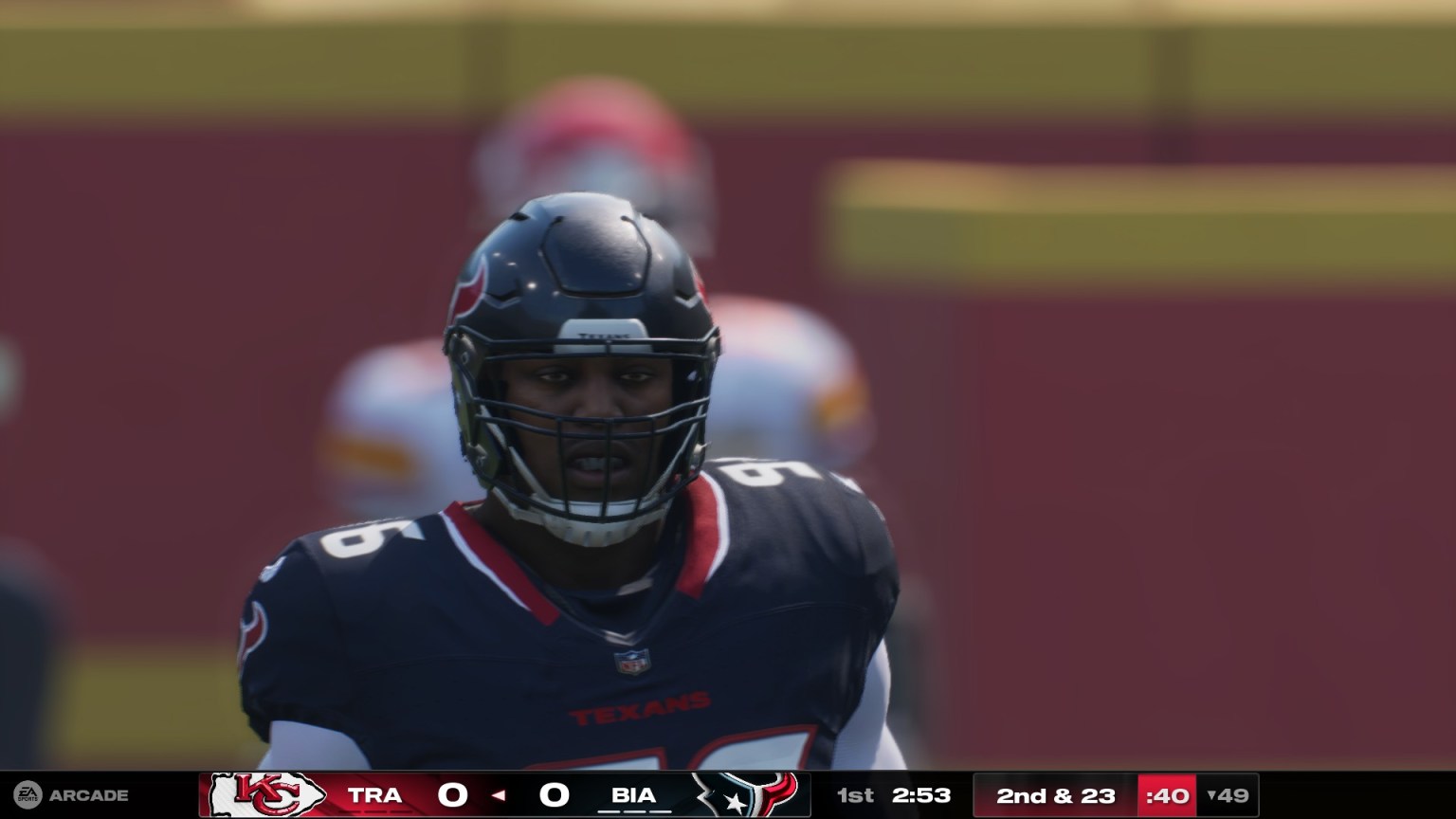
Task: Click the TRA team abbreviation
Action: (376, 795)
